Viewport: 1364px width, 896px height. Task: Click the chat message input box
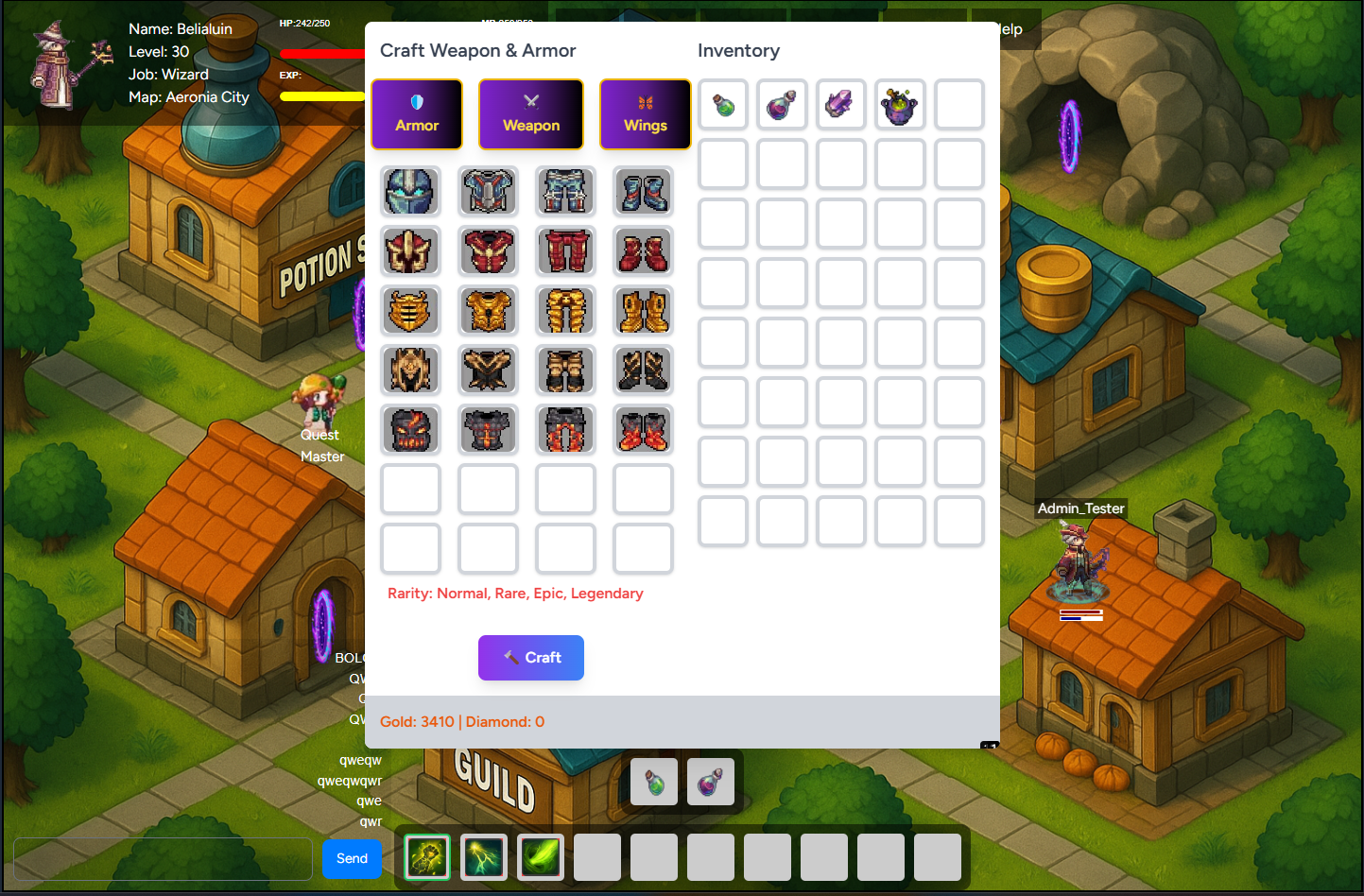(x=161, y=858)
